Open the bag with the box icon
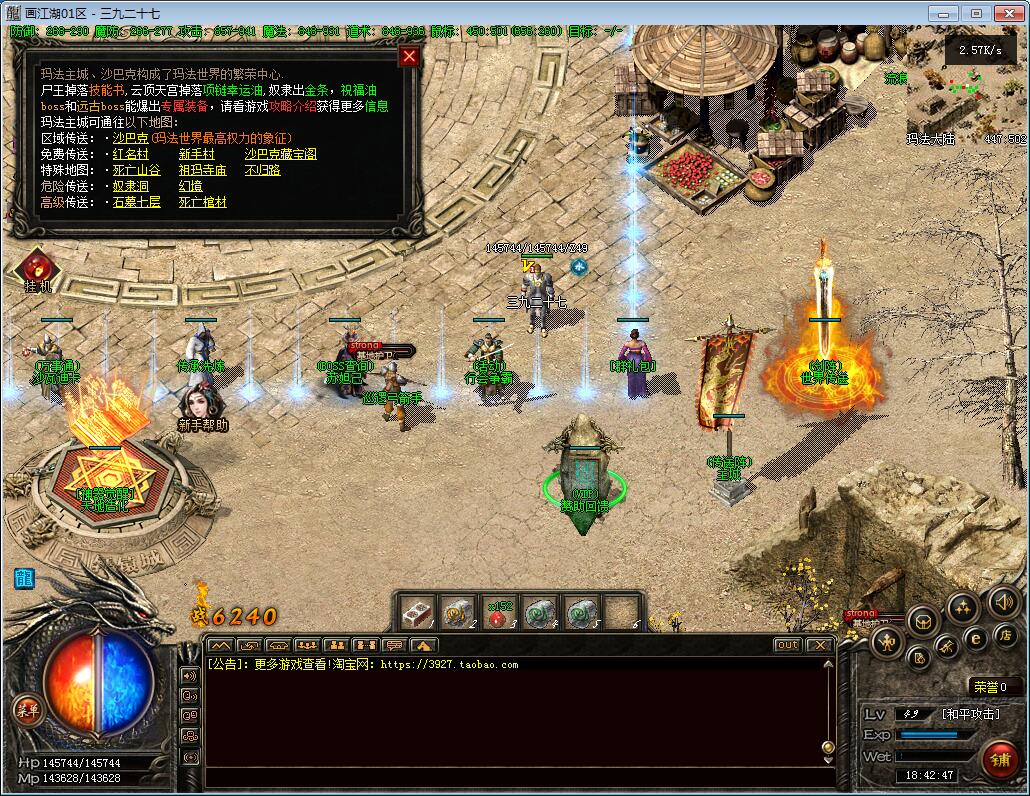This screenshot has width=1030, height=796. 925,620
